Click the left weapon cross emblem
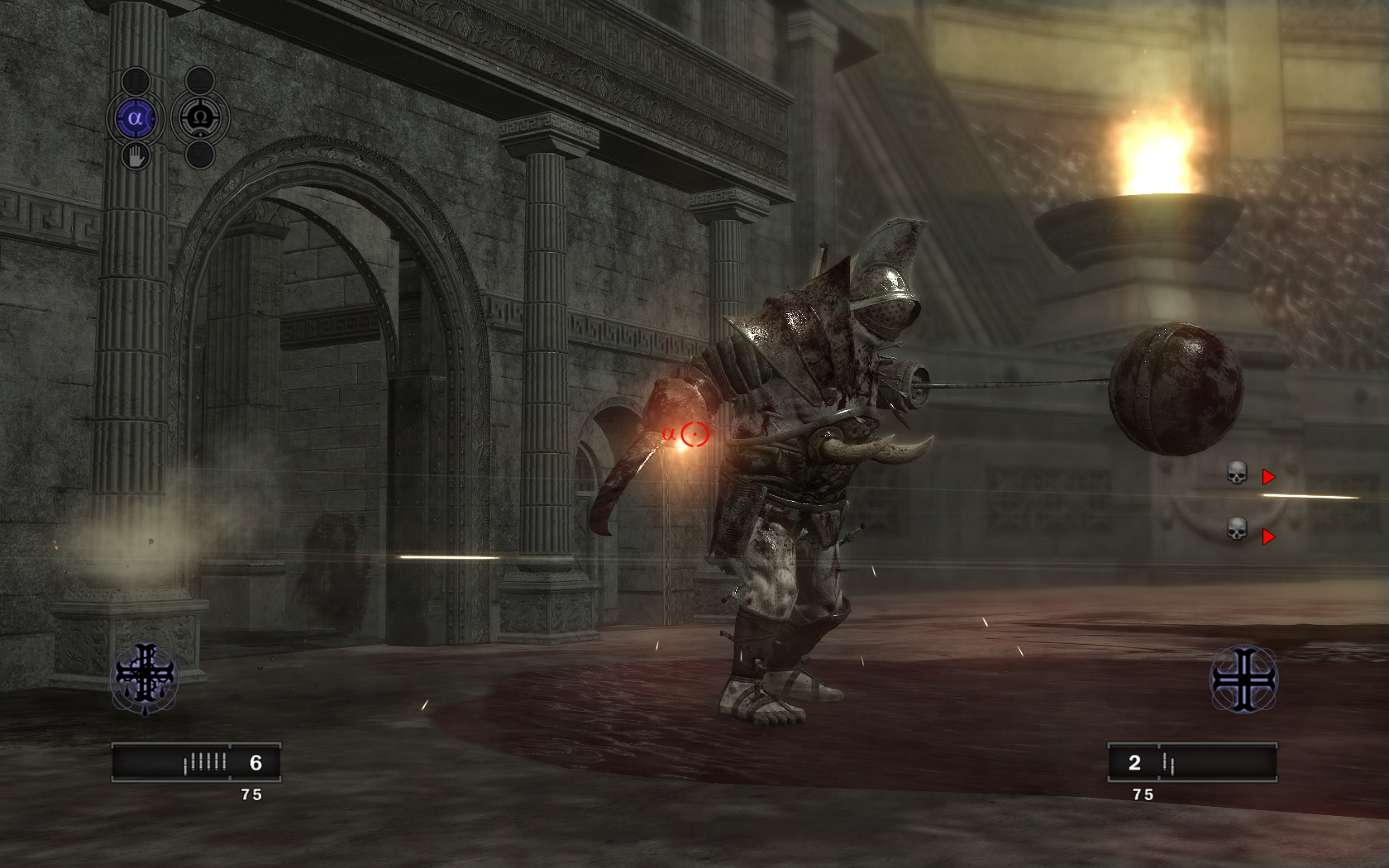1389x868 pixels. [x=146, y=678]
